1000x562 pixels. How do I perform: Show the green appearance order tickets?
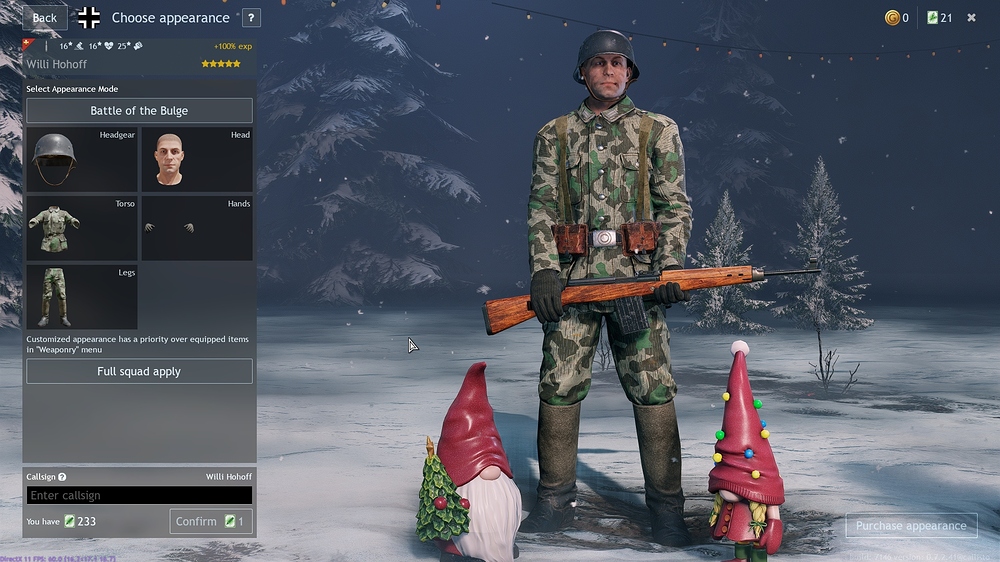click(x=938, y=18)
